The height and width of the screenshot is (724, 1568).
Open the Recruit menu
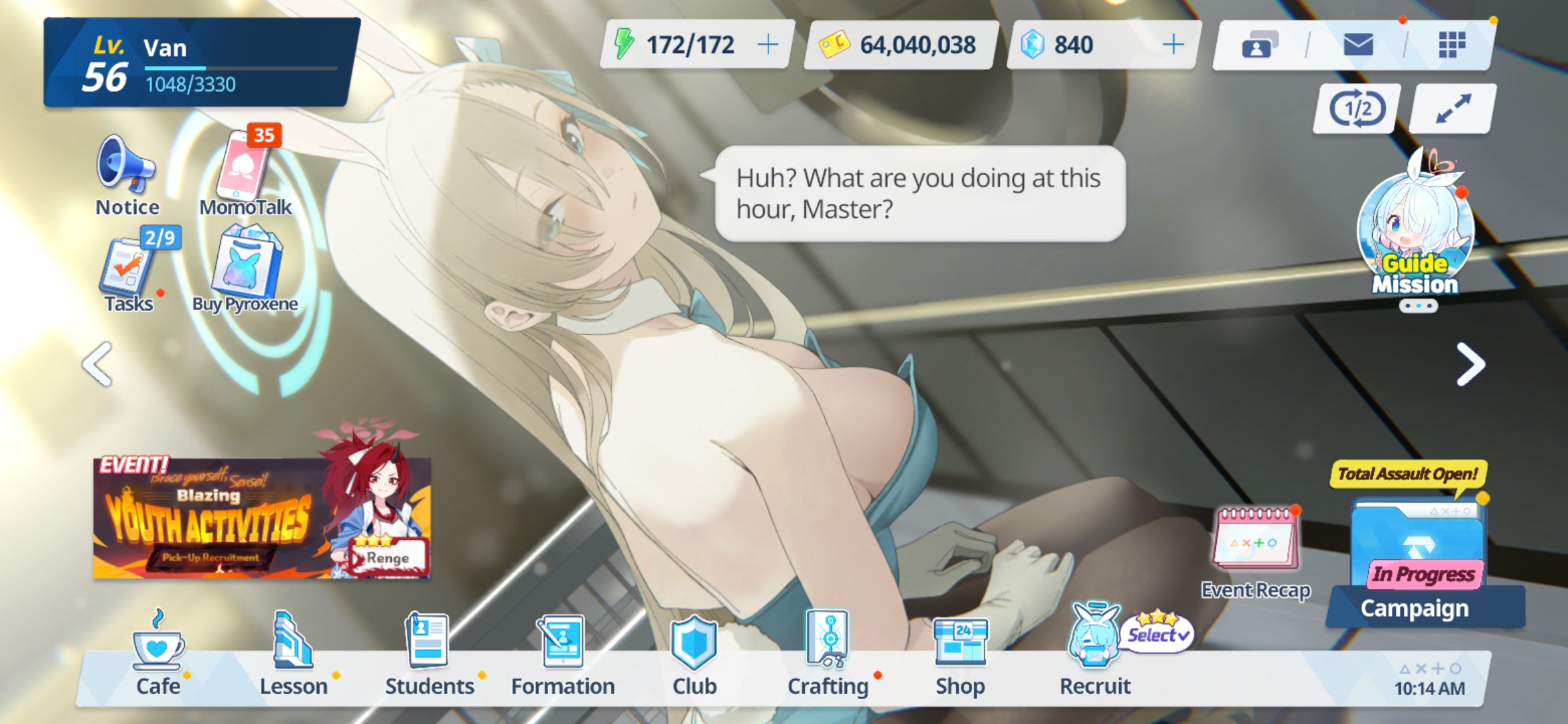1095,654
